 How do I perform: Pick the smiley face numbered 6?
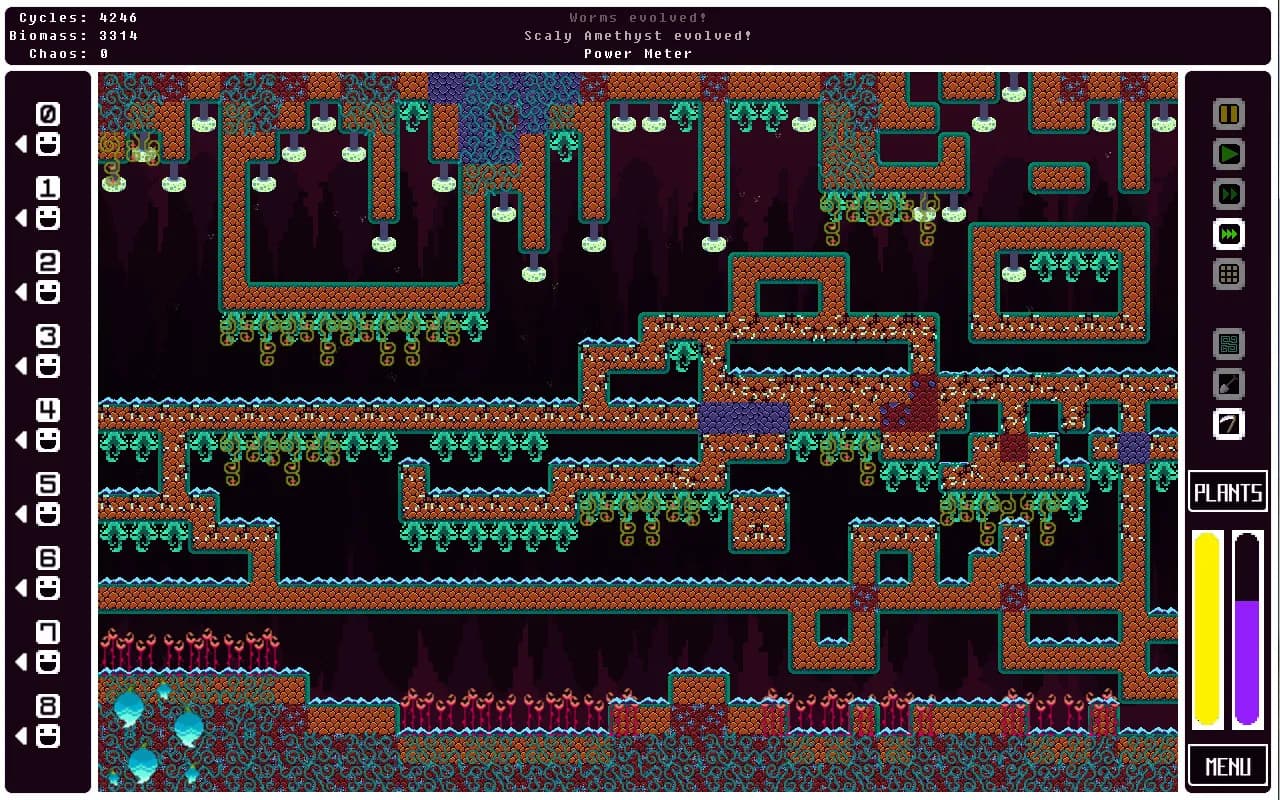click(47, 589)
